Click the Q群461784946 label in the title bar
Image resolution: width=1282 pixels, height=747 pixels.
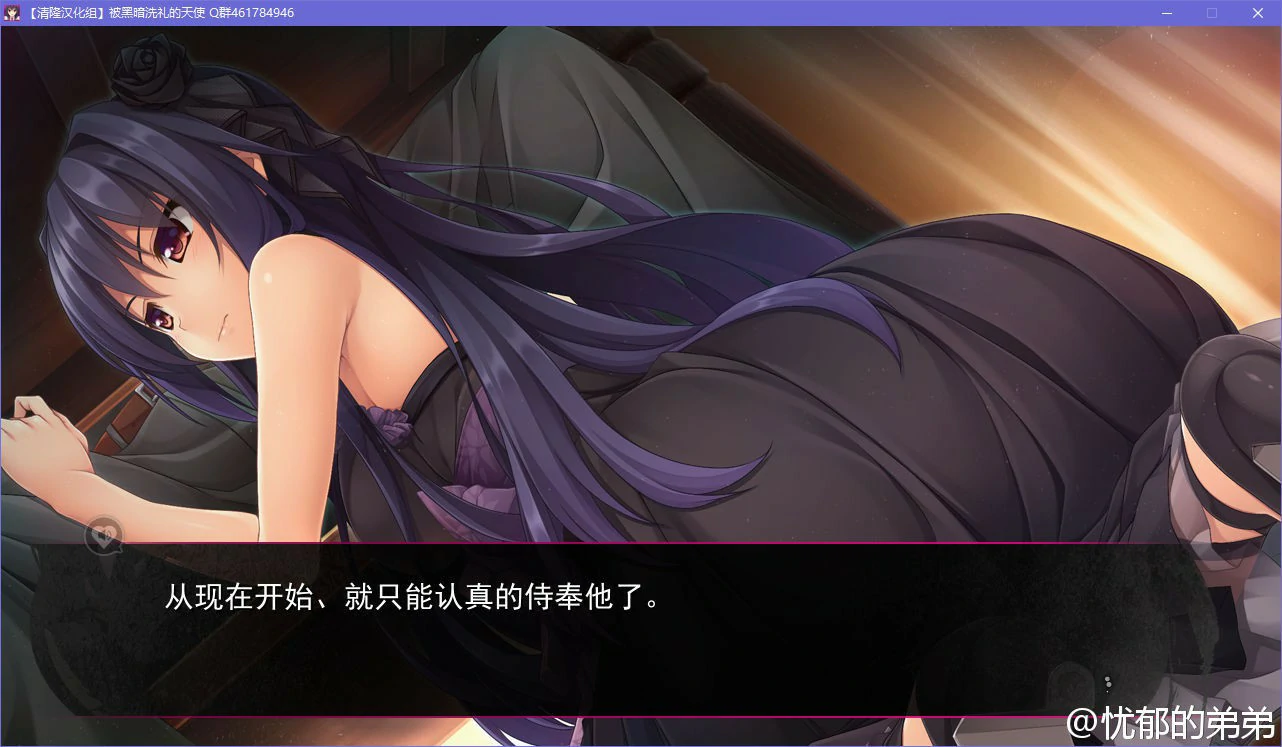248,12
